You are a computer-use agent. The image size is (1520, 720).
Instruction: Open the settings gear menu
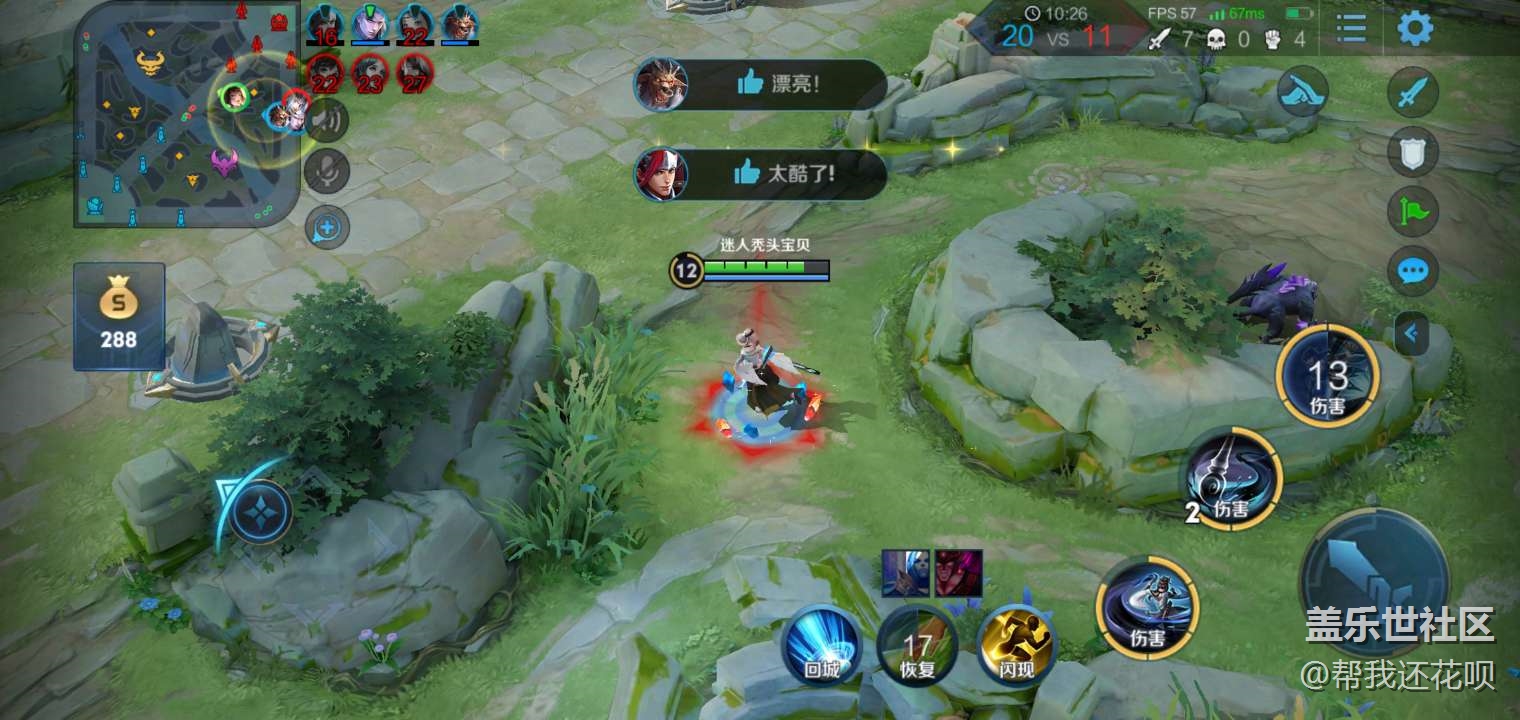coord(1415,28)
